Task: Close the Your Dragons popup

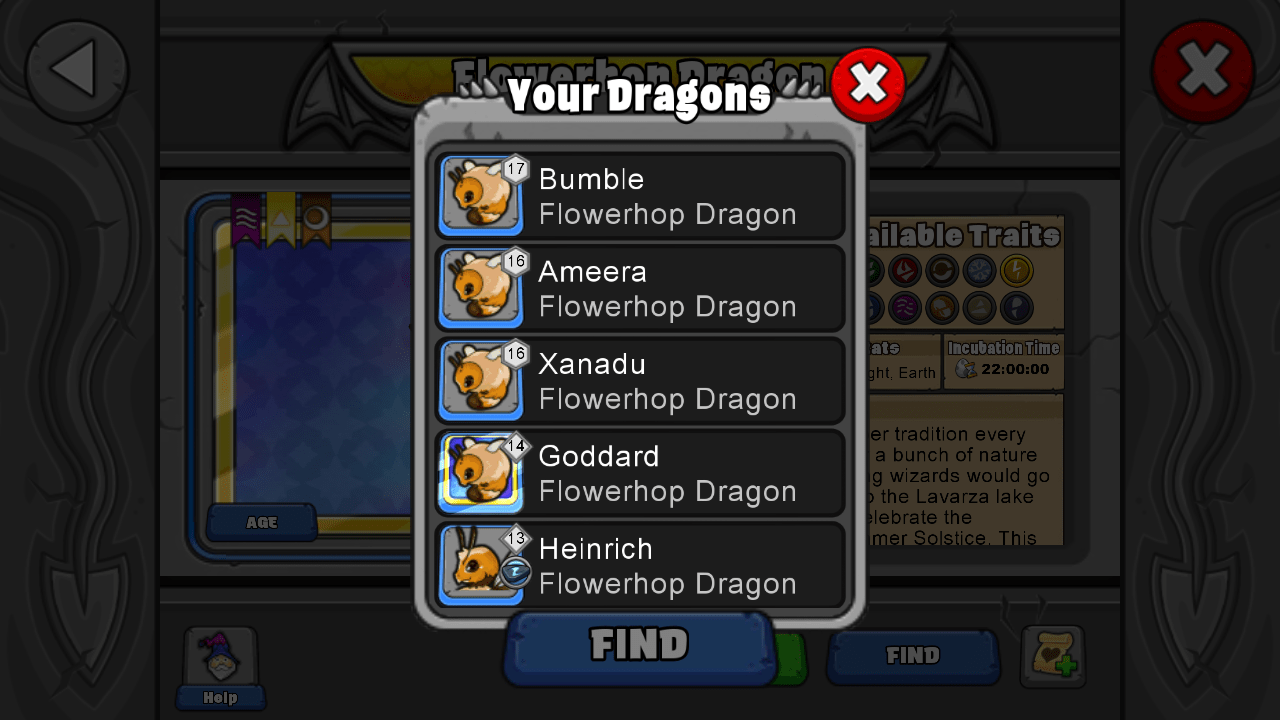Action: coord(868,84)
